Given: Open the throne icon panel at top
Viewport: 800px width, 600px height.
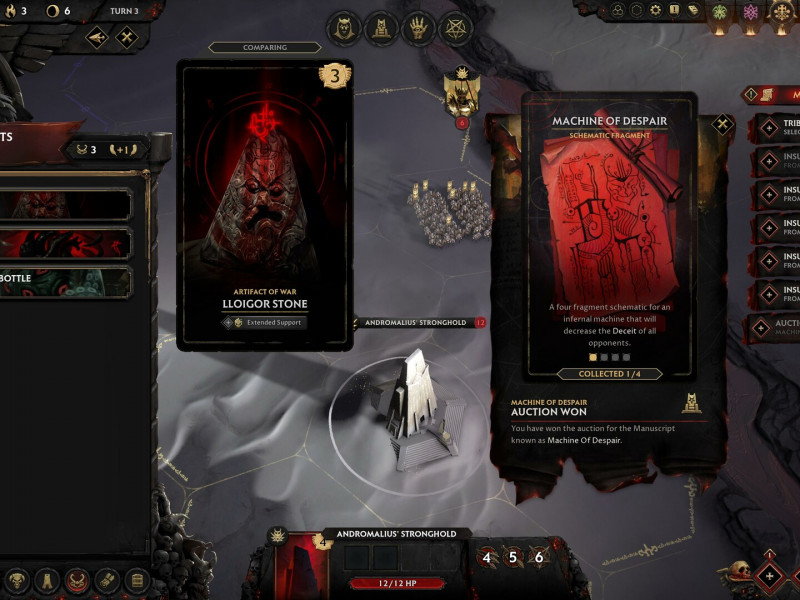Looking at the screenshot, I should 382,27.
